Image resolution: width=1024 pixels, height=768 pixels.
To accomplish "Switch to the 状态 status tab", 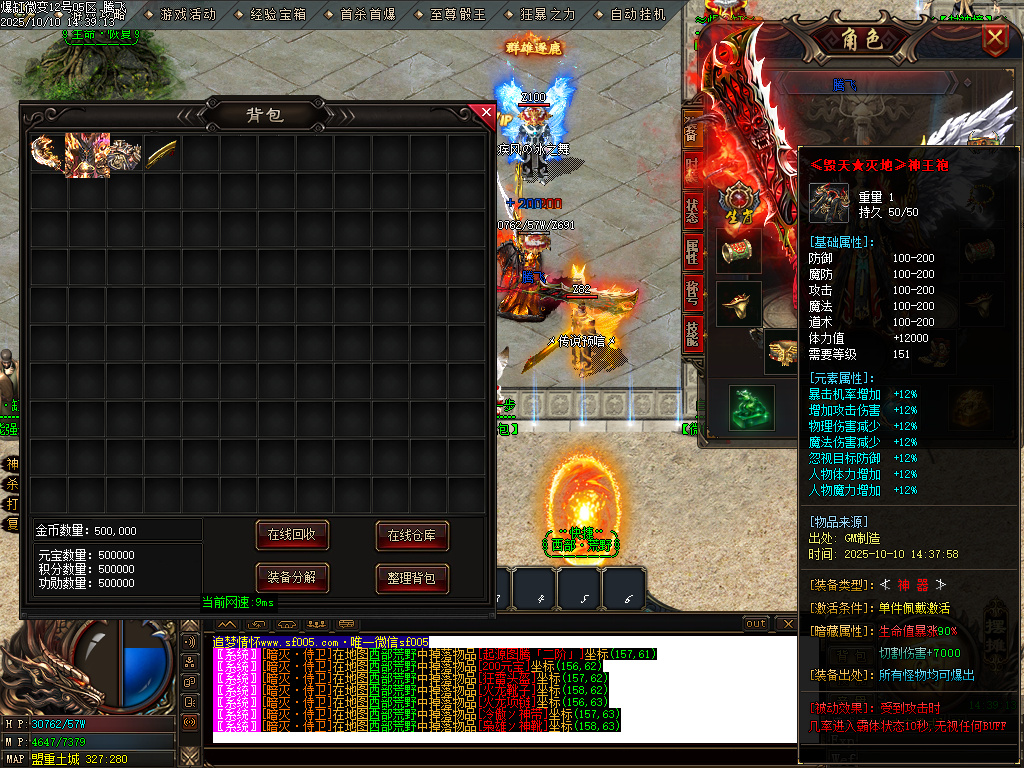I will [692, 211].
